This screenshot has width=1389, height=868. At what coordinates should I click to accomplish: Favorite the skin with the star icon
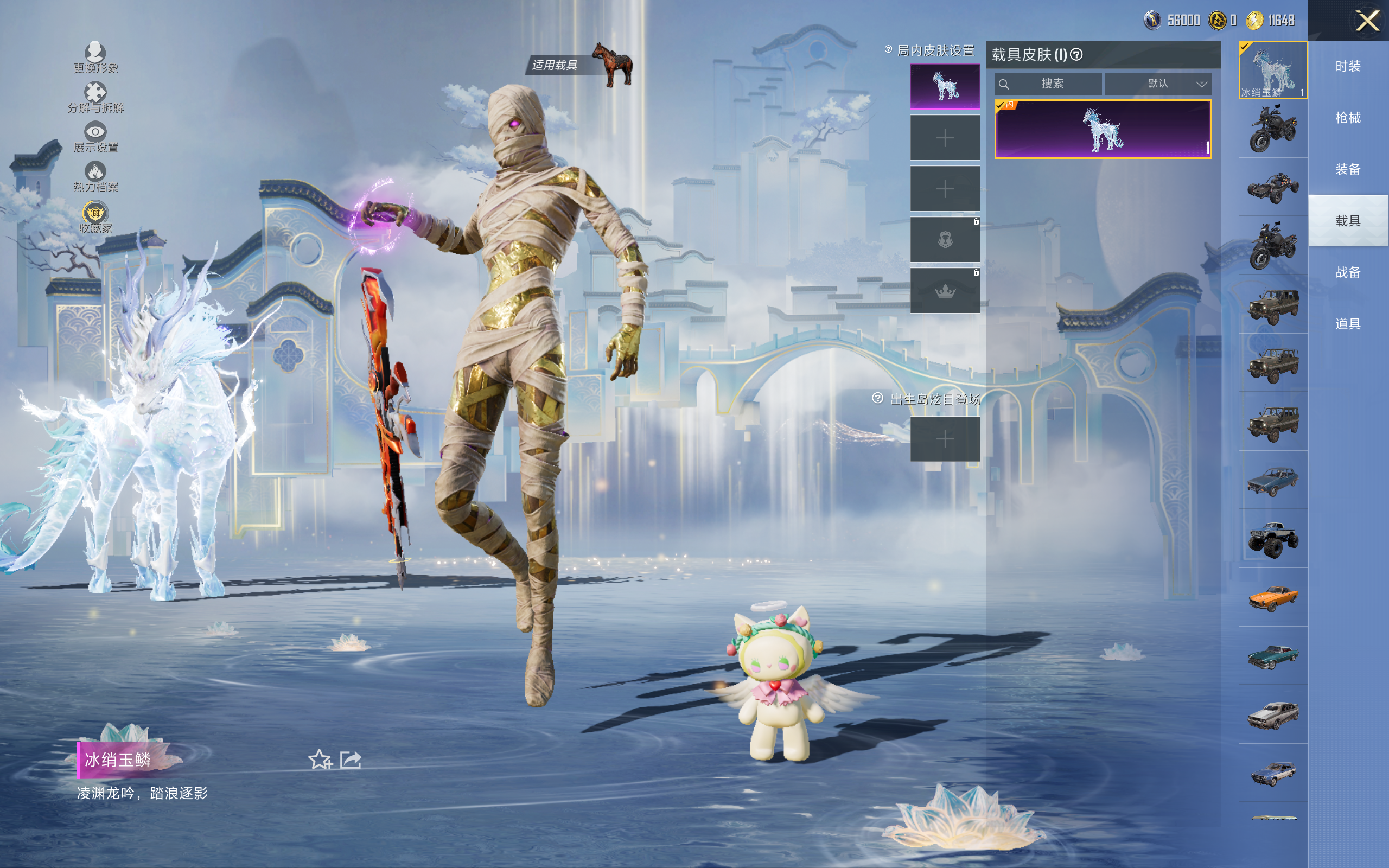pos(320,760)
